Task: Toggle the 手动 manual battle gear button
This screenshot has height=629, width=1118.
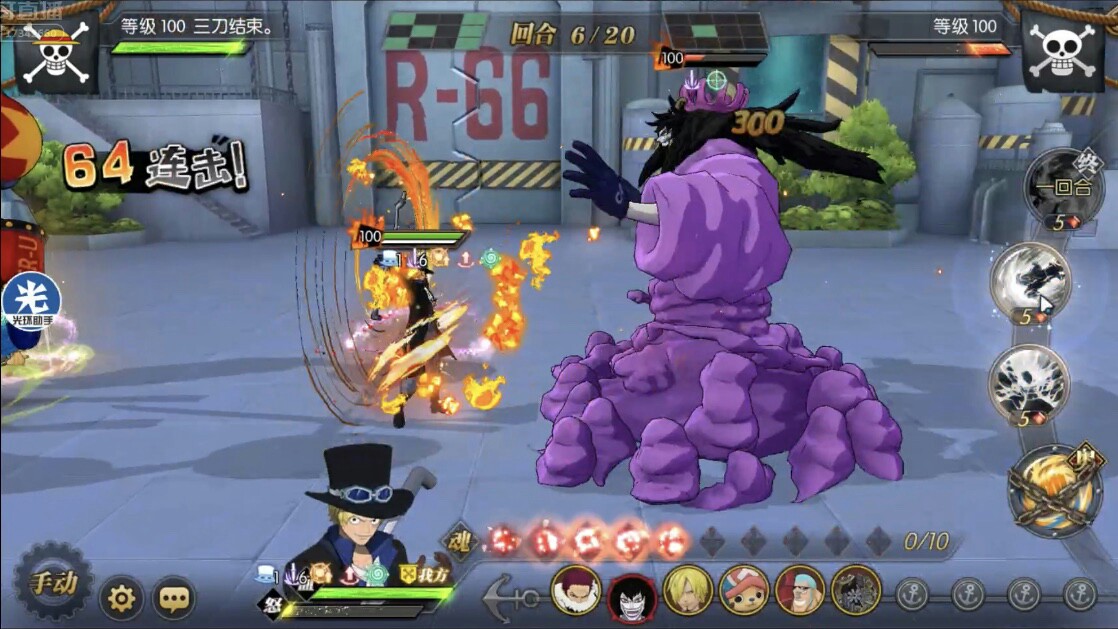Action: (52, 583)
